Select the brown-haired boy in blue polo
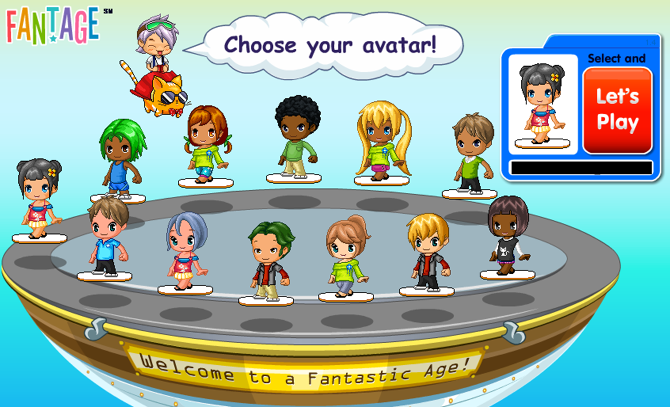Screen dimensions: 670x407 pyautogui.click(x=105, y=236)
